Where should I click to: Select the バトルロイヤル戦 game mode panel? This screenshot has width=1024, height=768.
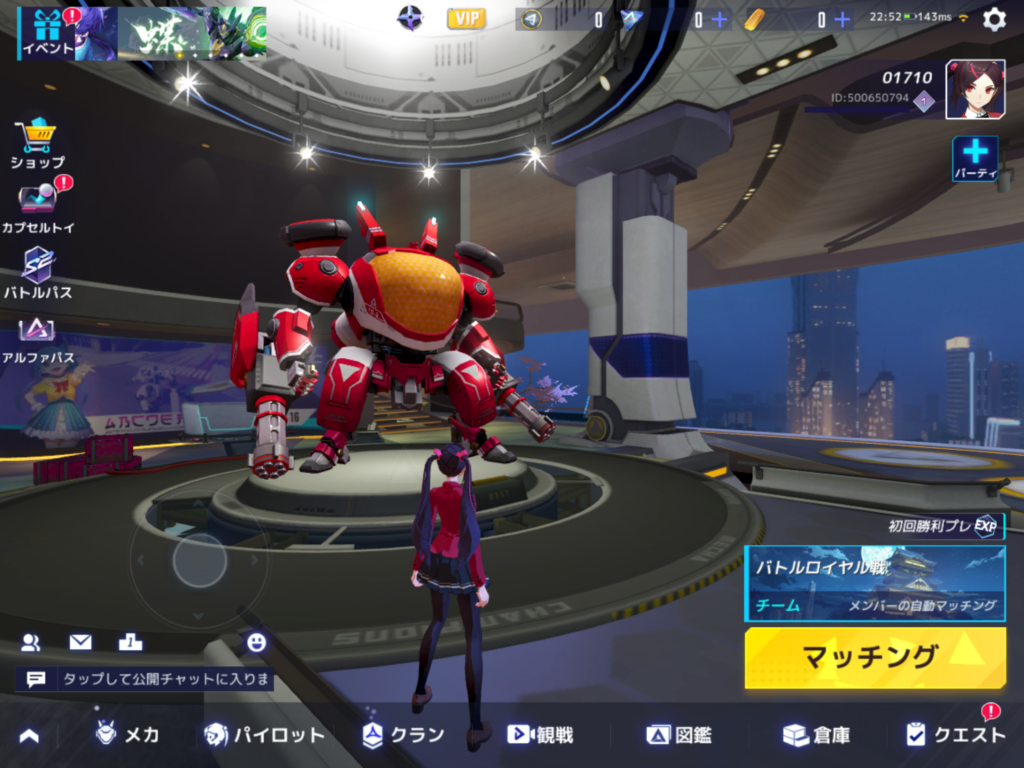875,583
